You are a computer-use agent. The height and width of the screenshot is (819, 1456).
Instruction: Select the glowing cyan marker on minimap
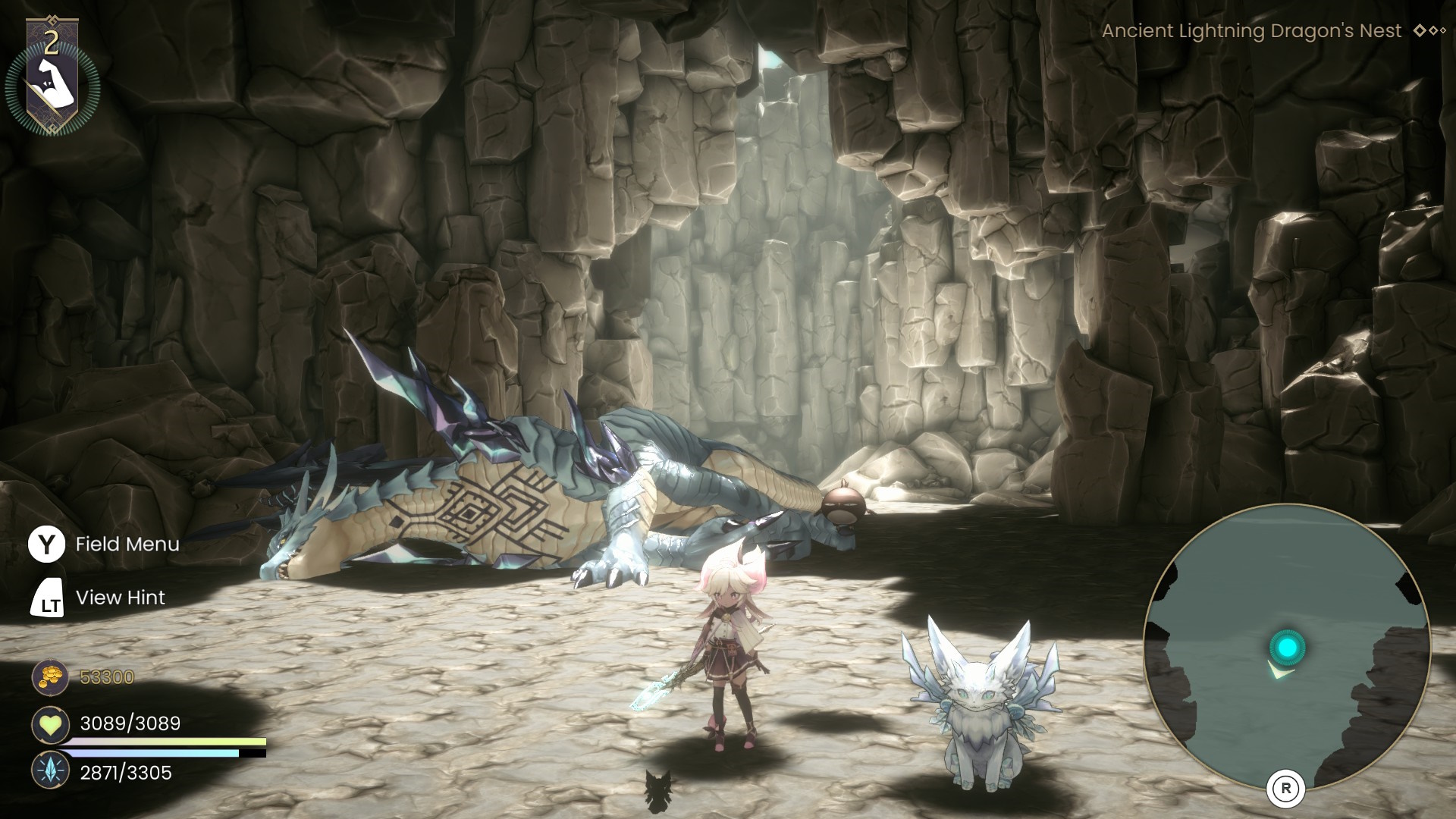1286,648
